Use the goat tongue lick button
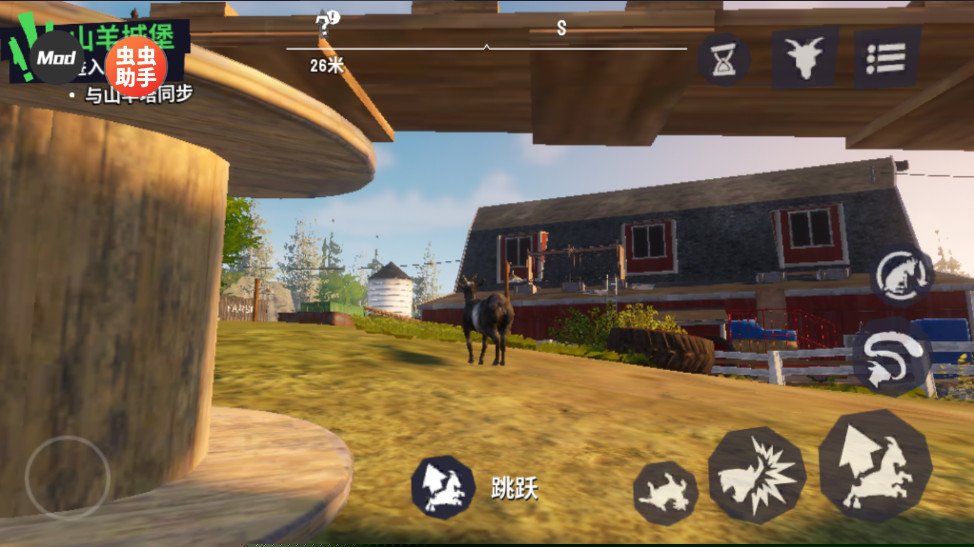This screenshot has height=547, width=974. tap(901, 275)
